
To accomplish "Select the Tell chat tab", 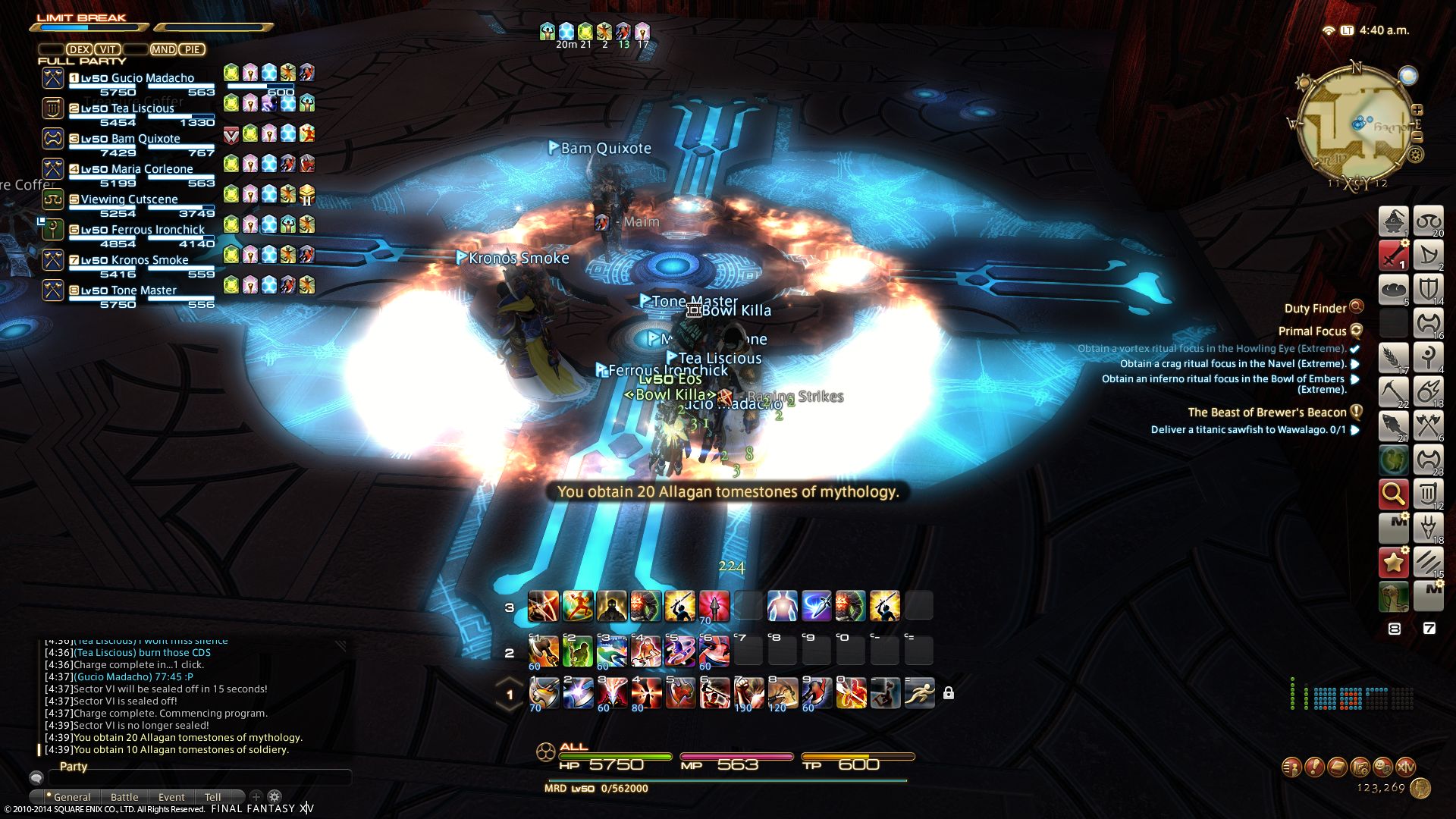I will pos(212,797).
